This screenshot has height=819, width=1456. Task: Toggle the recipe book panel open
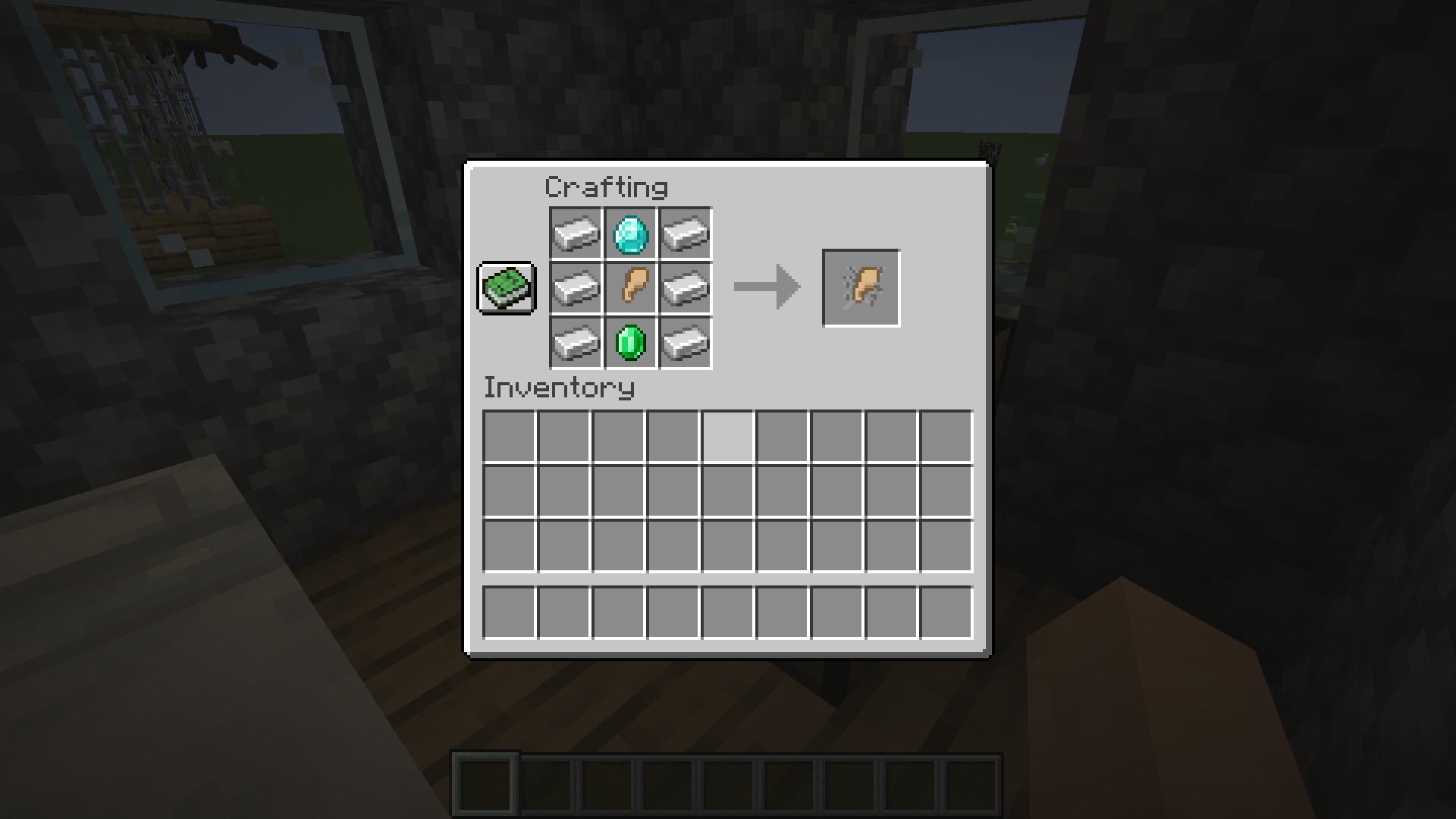(506, 289)
